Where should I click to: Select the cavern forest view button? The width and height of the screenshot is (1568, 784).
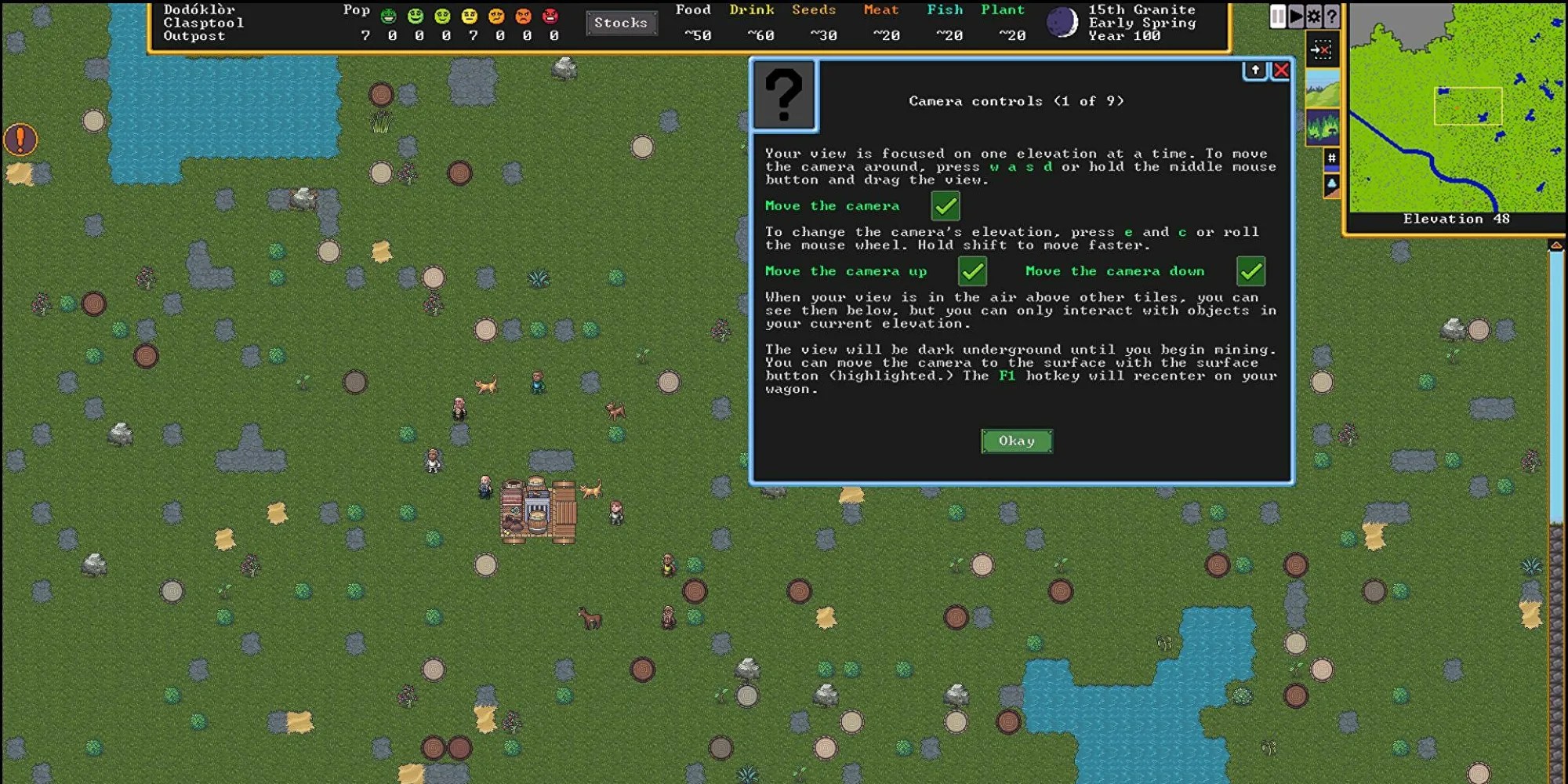click(1322, 127)
